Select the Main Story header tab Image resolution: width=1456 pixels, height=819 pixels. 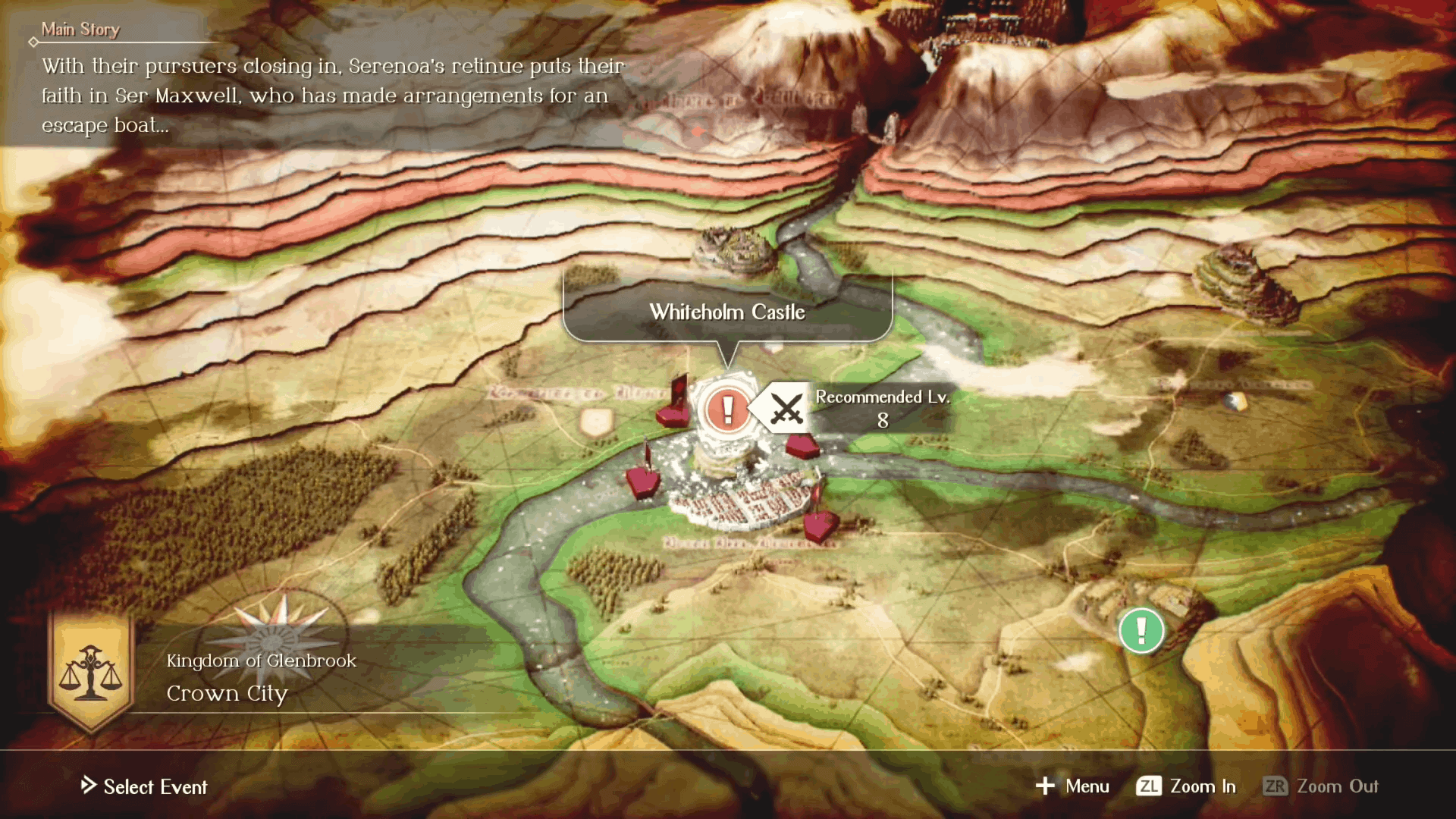coord(80,29)
